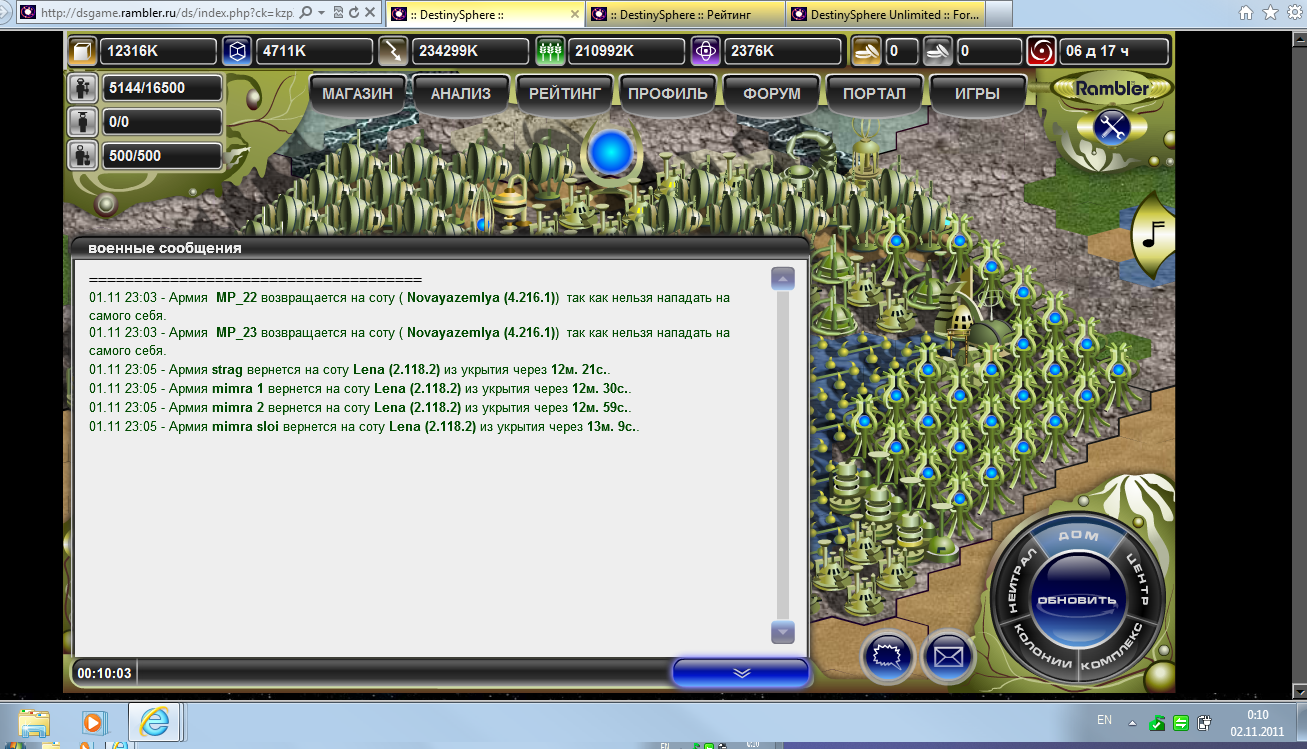This screenshot has height=749, width=1307.
Task: Open the ПОРТАЛ menu
Action: coord(874,94)
